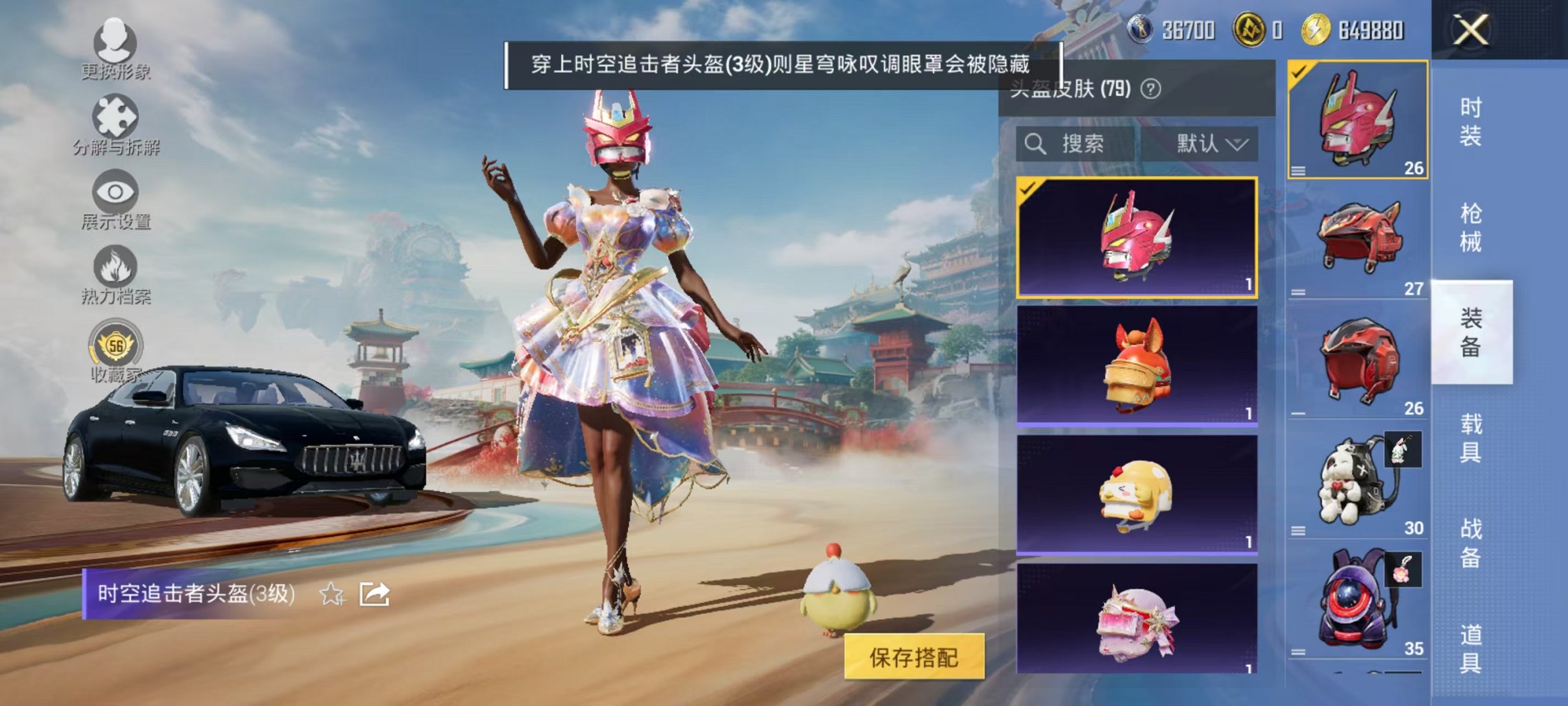The width and height of the screenshot is (1568, 706).
Task: Click the search magnifier icon
Action: pos(1036,144)
